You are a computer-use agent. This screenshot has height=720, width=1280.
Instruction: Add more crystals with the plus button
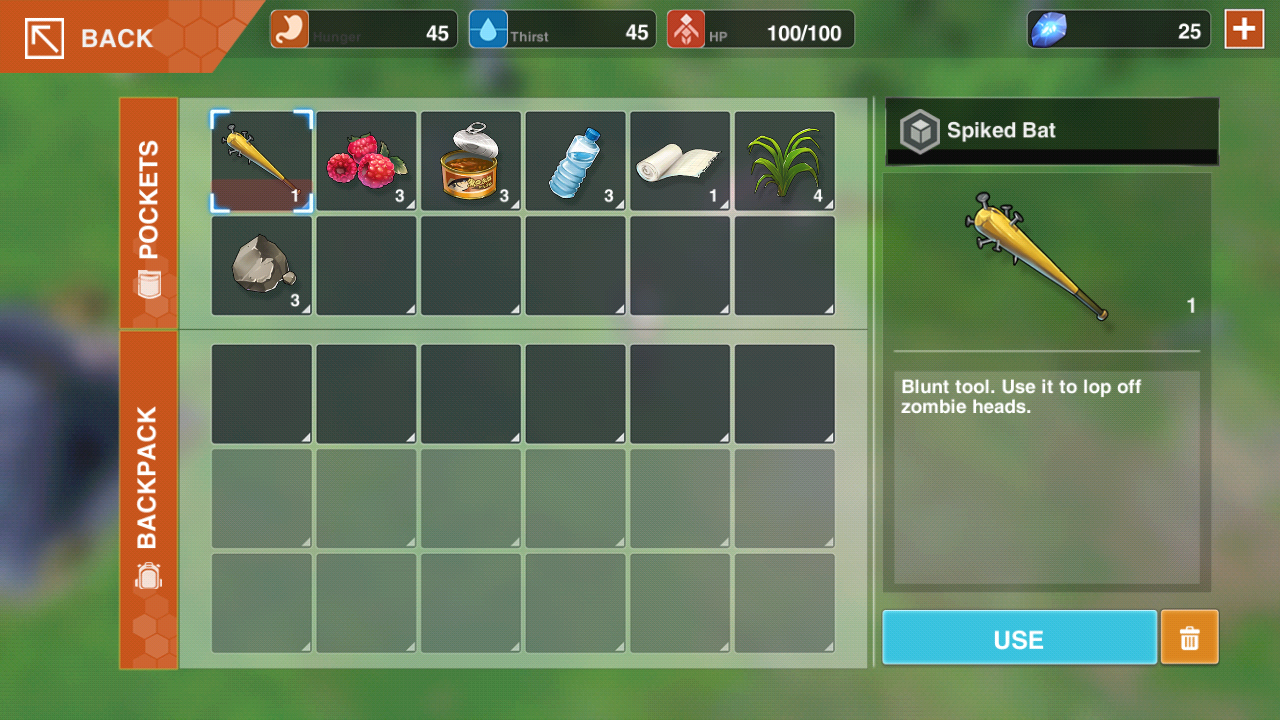(x=1244, y=29)
